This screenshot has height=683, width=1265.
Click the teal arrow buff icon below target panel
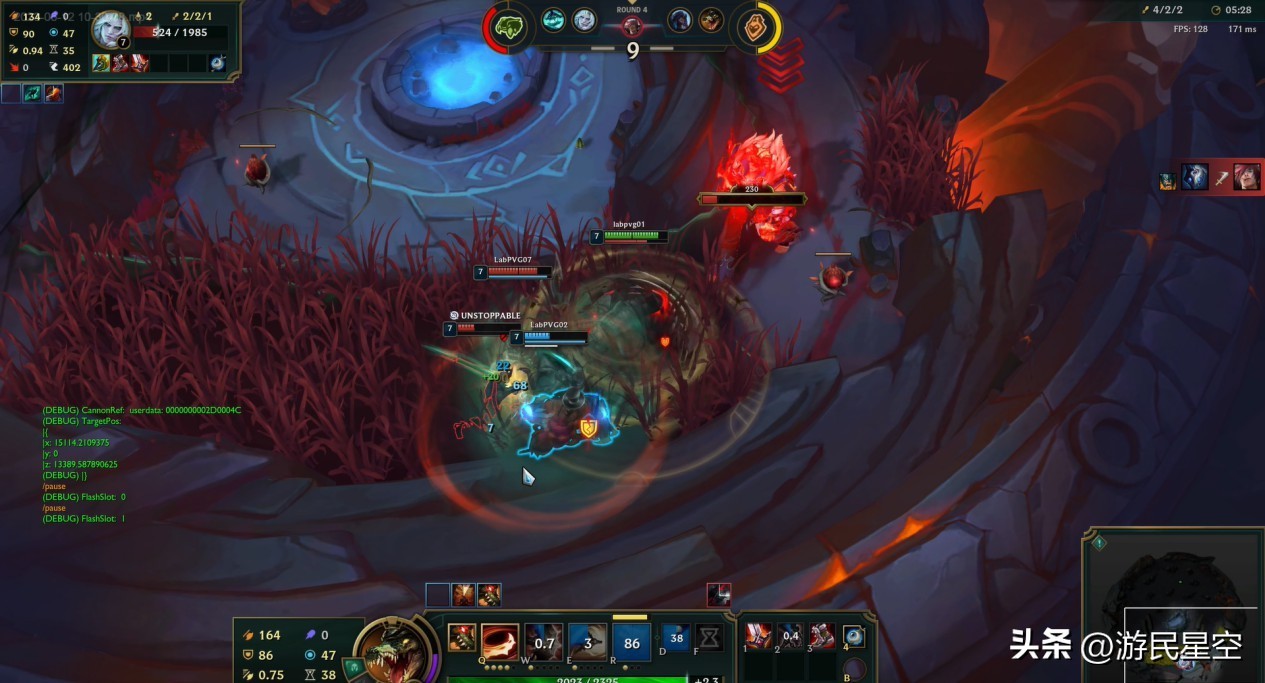click(x=32, y=93)
